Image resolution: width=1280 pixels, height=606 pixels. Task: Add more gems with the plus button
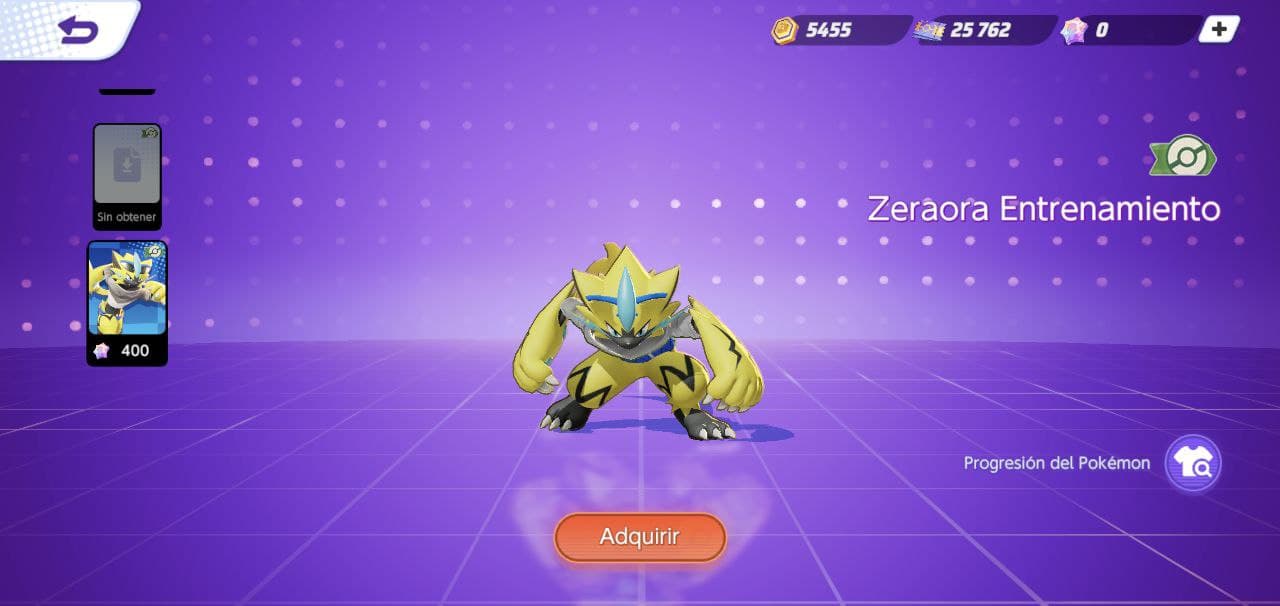pyautogui.click(x=1219, y=29)
